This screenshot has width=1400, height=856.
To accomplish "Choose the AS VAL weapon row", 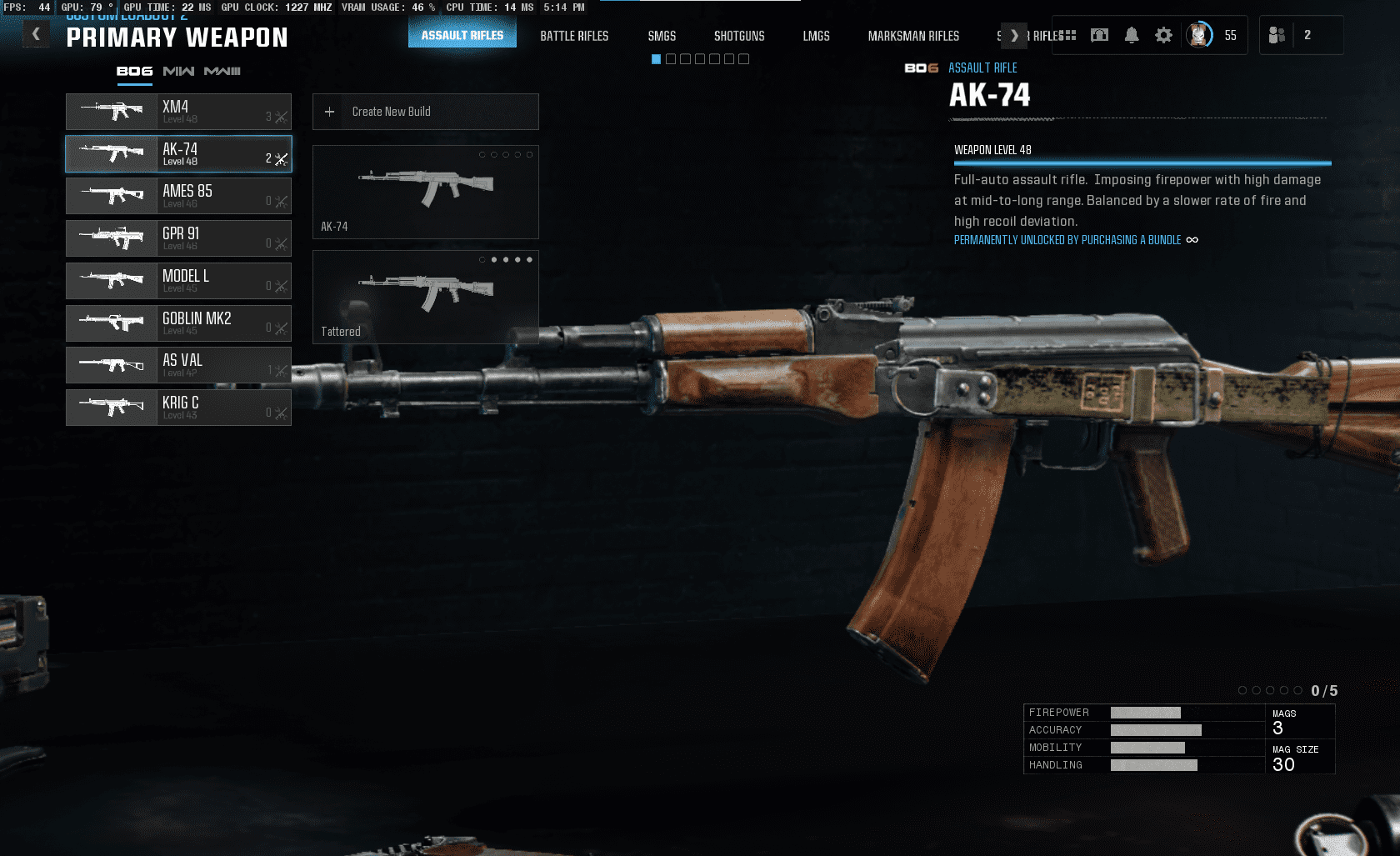I will [x=178, y=365].
